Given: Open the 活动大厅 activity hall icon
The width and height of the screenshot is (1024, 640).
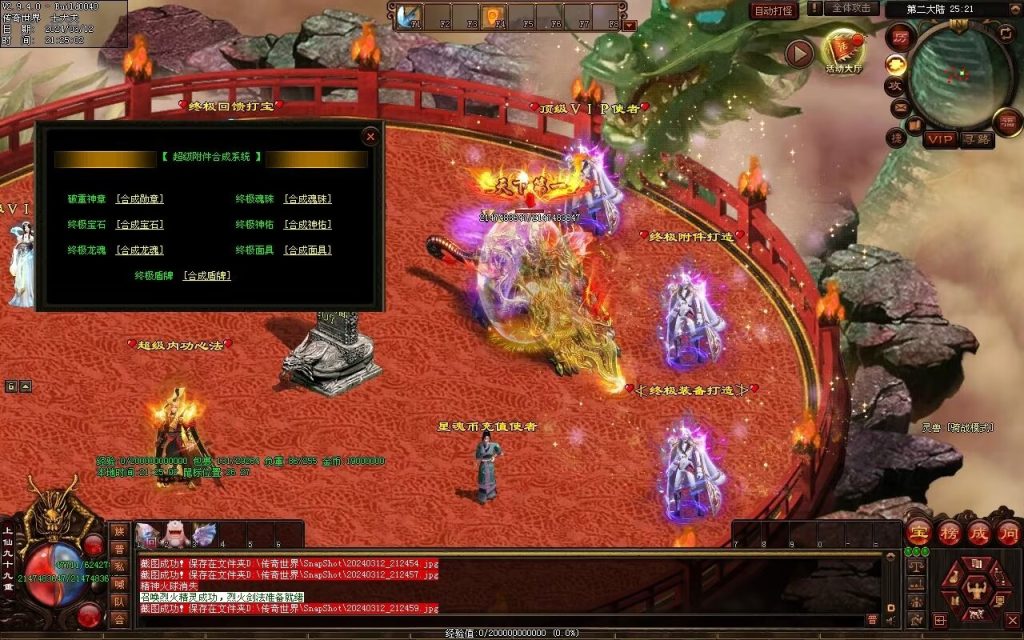Looking at the screenshot, I should coord(843,51).
